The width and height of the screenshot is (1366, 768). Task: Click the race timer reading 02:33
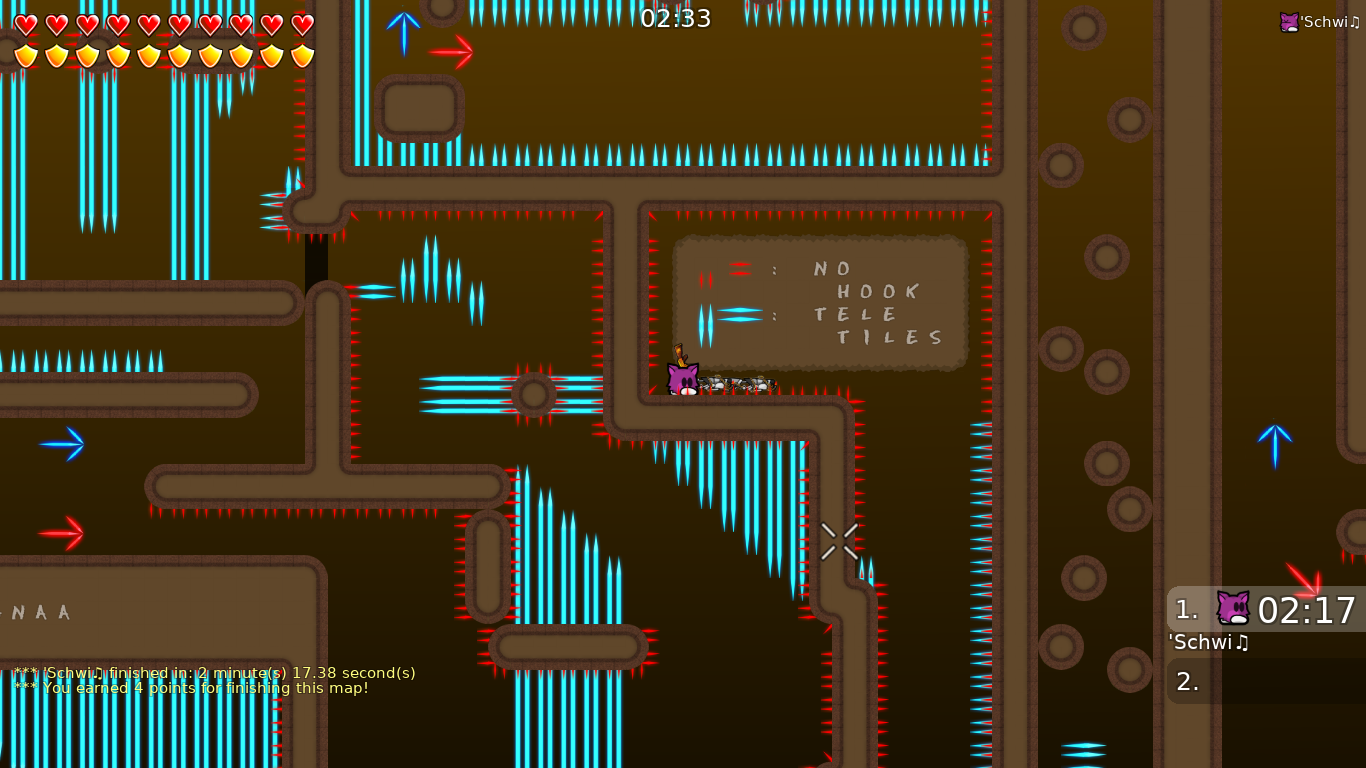point(678,17)
